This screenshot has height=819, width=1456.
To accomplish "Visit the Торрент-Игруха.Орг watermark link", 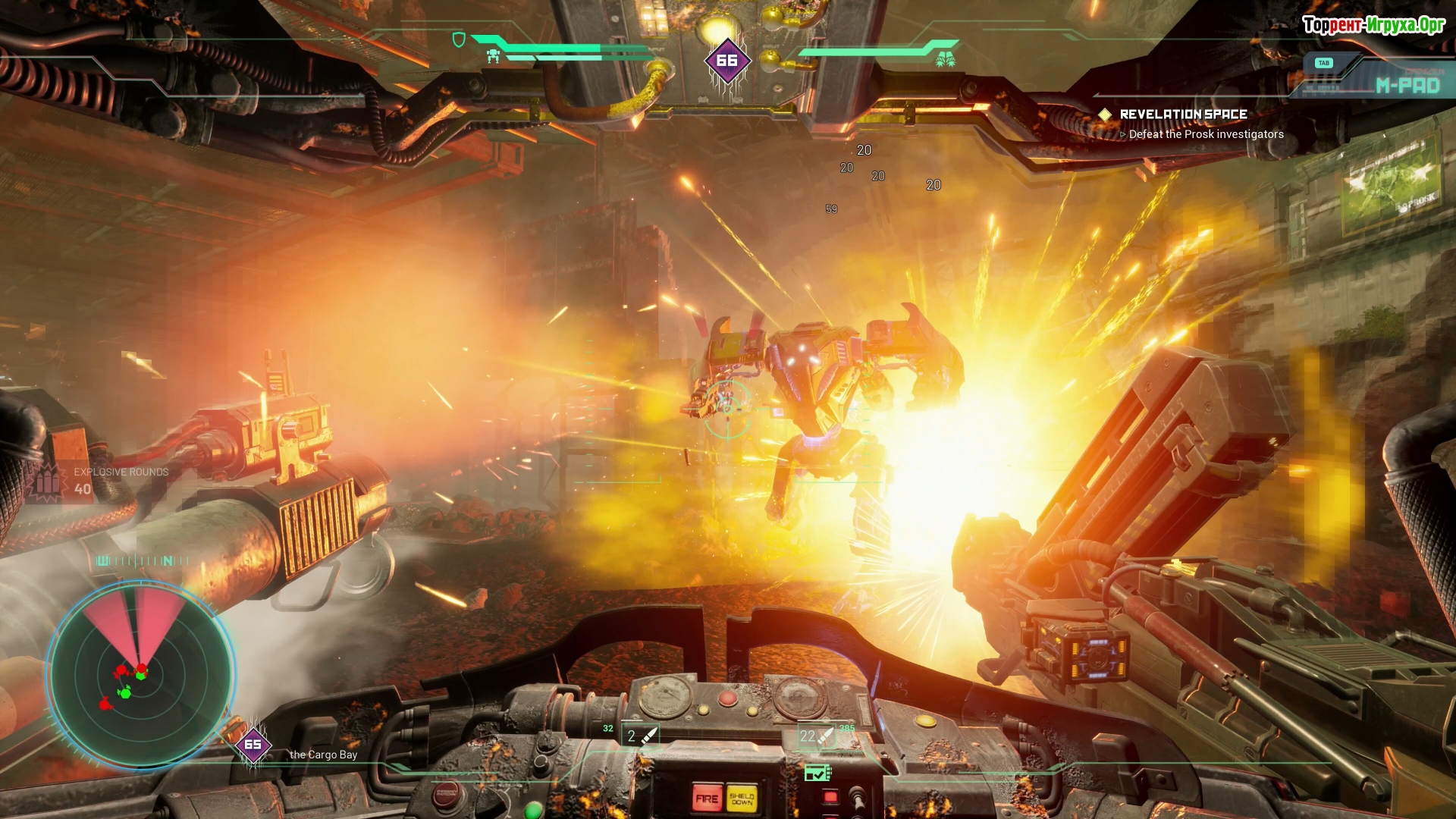I will 1373,25.
